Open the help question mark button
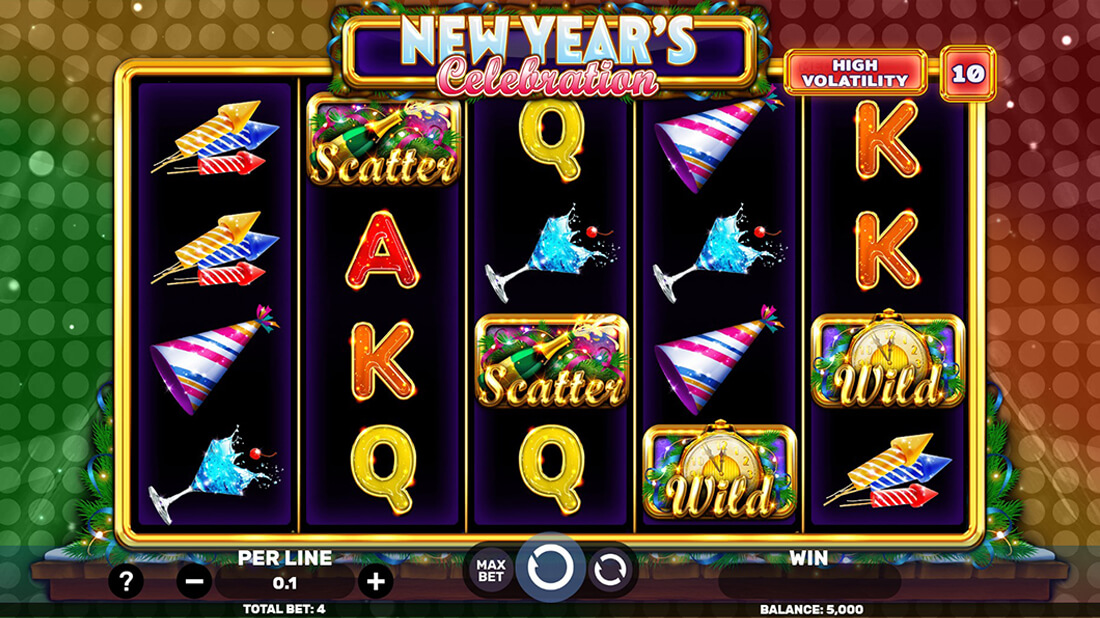This screenshot has width=1100, height=618. pyautogui.click(x=125, y=581)
